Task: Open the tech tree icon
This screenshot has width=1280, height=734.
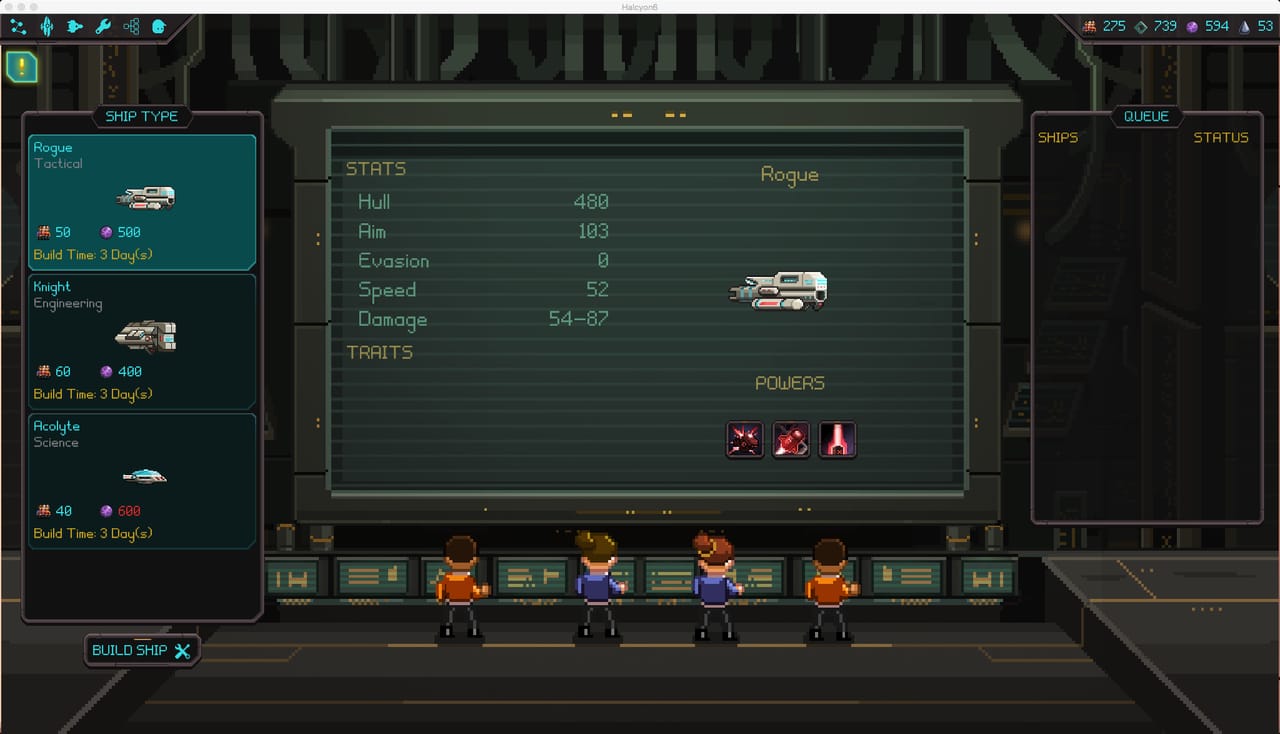Action: coord(129,27)
